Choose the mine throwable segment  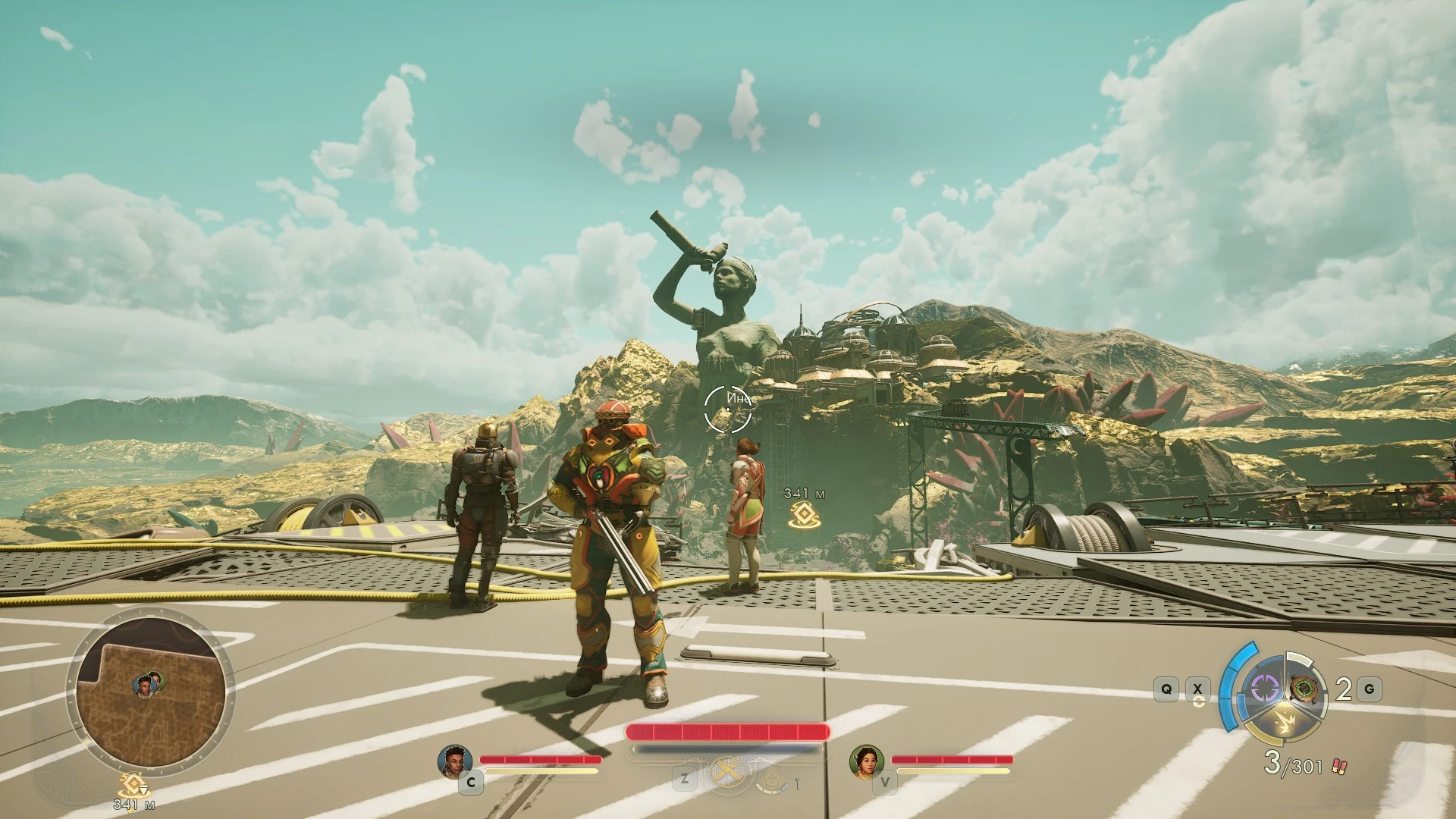point(1305,689)
